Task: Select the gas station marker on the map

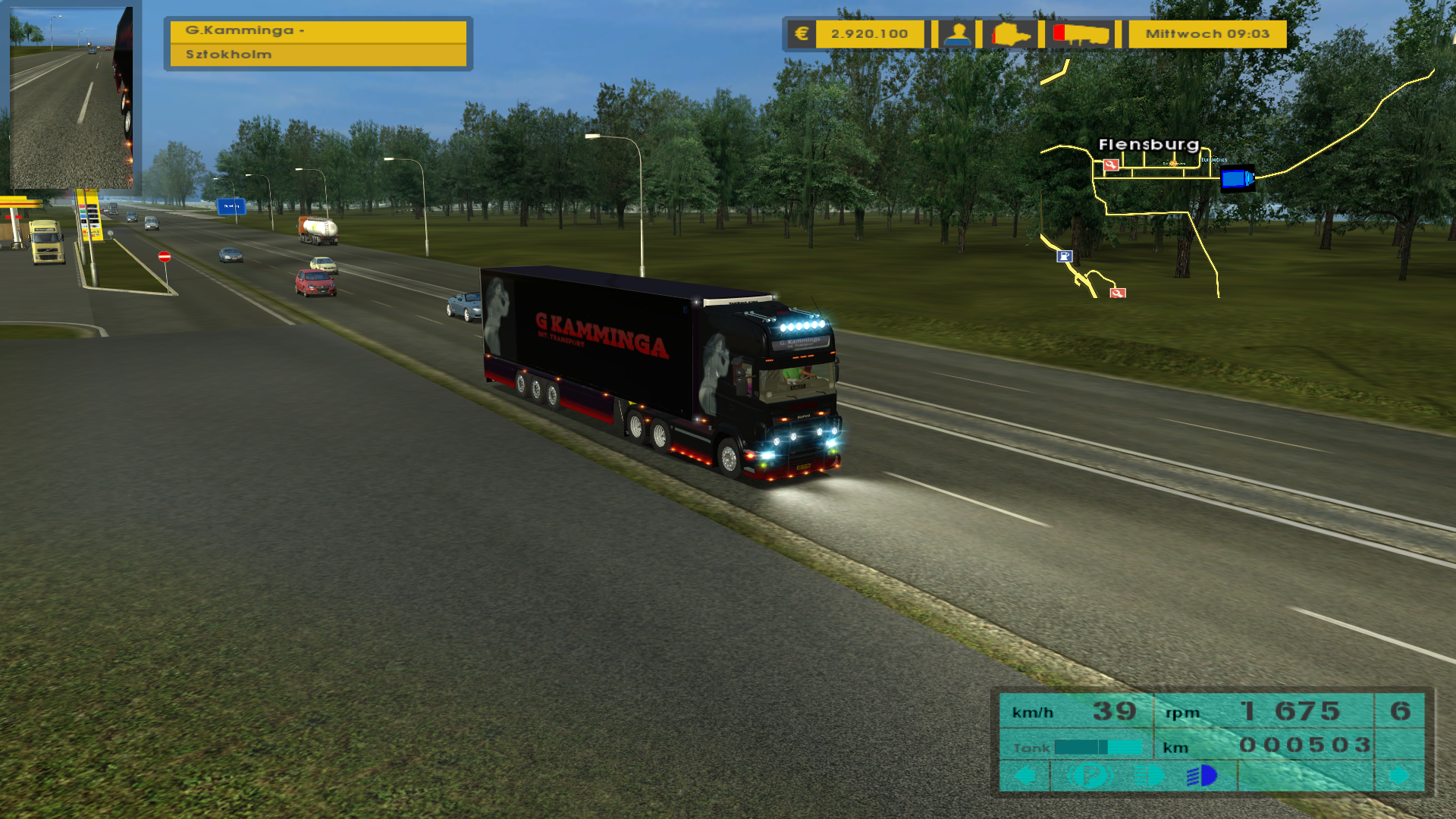Action: coord(1065,256)
